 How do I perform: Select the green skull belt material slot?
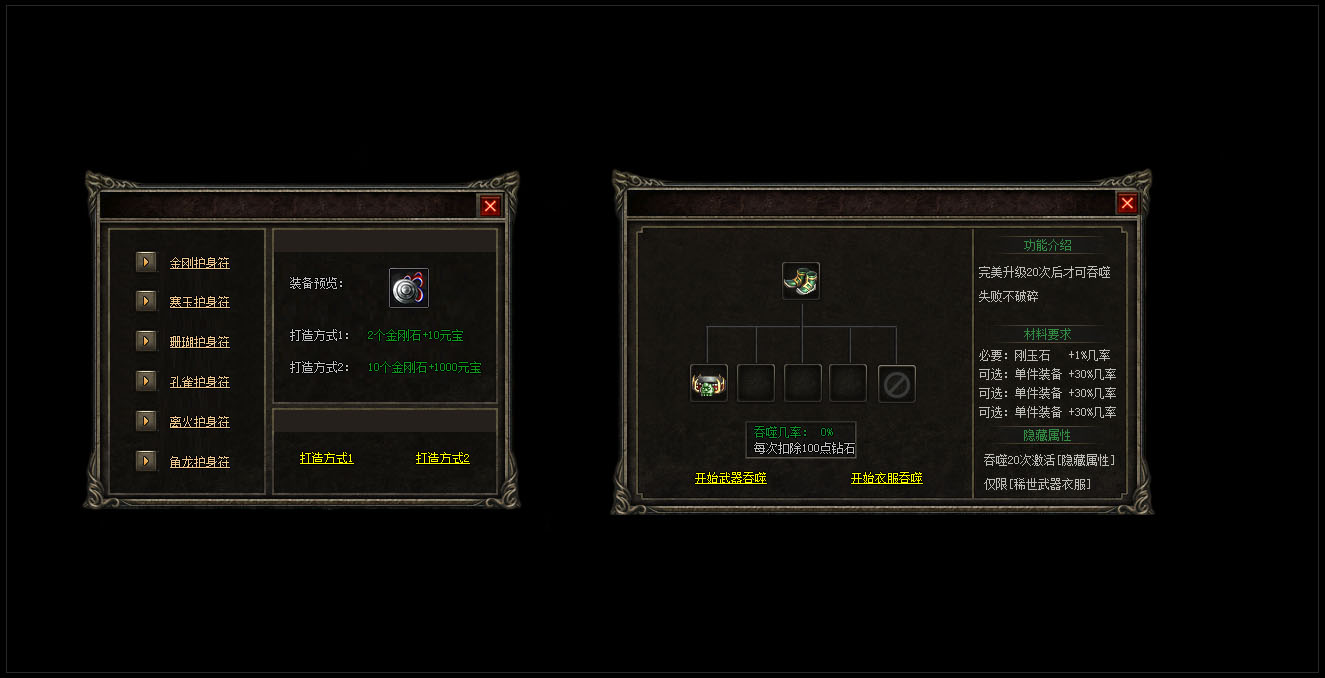[708, 384]
